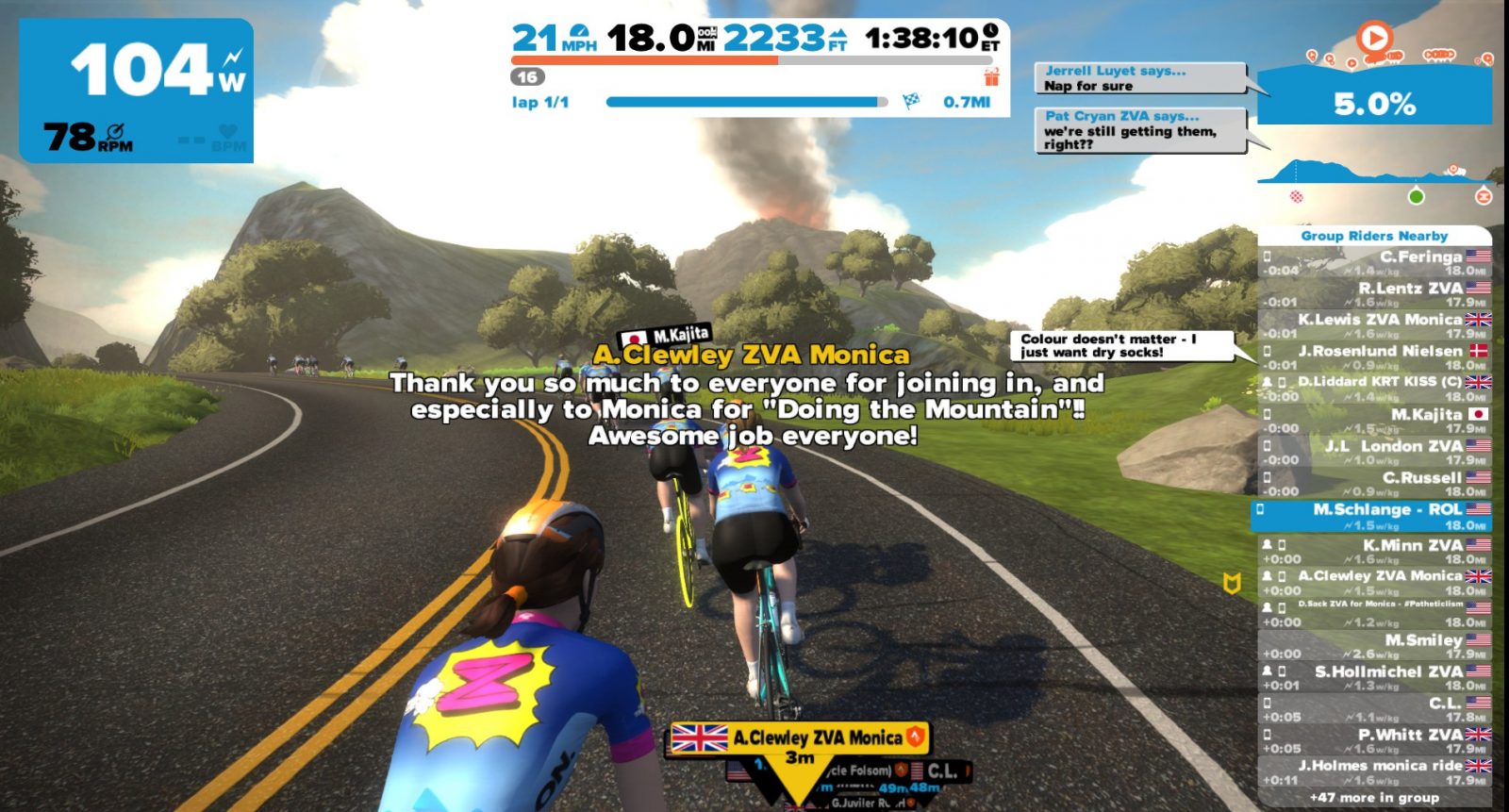Screen dimensions: 1509x812
Task: Choose M.Smiley from the nearby riders list
Action: point(1375,646)
